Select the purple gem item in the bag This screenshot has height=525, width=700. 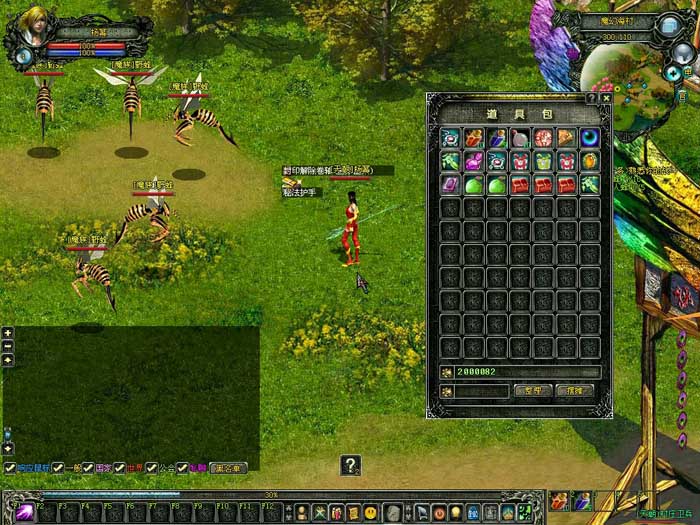pyautogui.click(x=450, y=184)
